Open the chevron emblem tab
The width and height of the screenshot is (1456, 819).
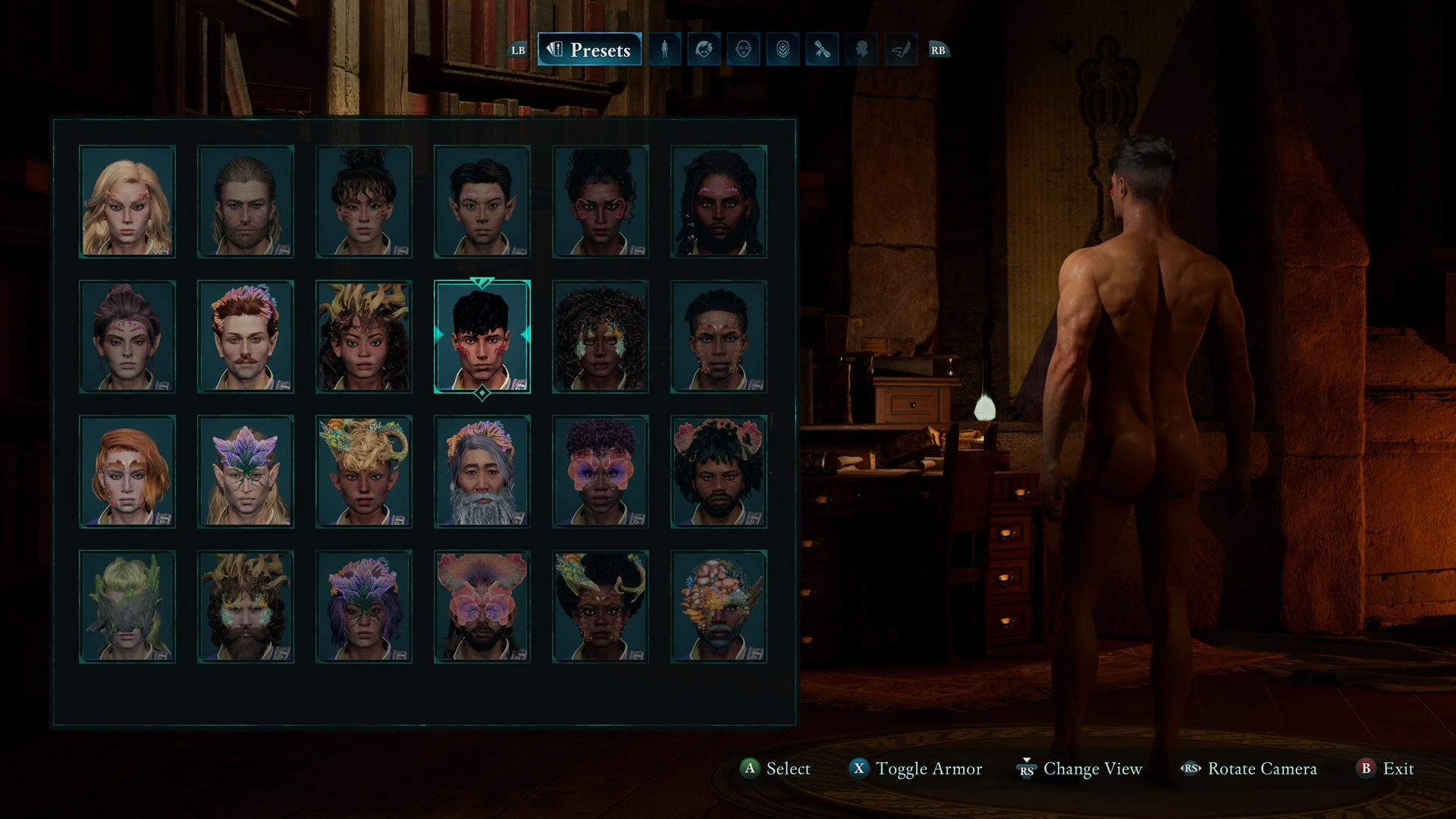pos(783,50)
